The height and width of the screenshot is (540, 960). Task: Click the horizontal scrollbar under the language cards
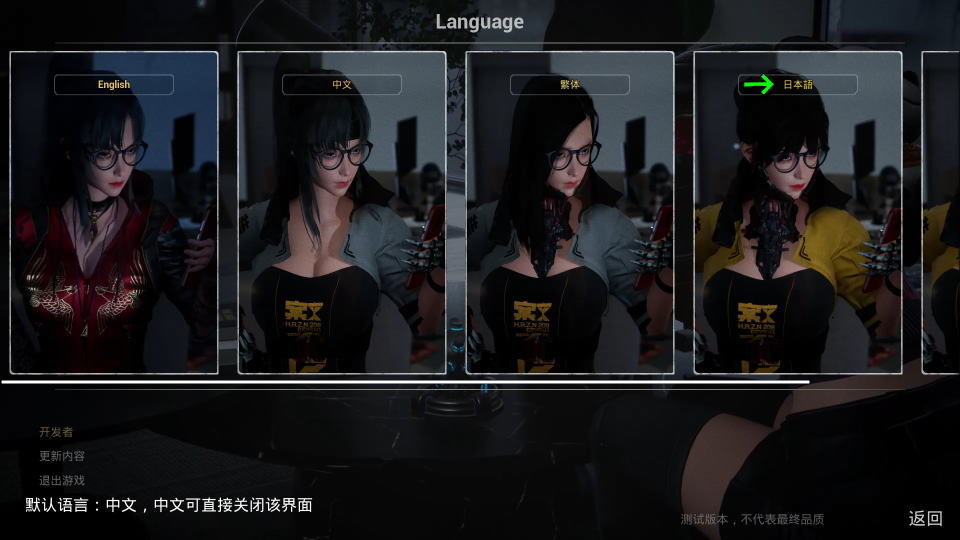(x=404, y=382)
